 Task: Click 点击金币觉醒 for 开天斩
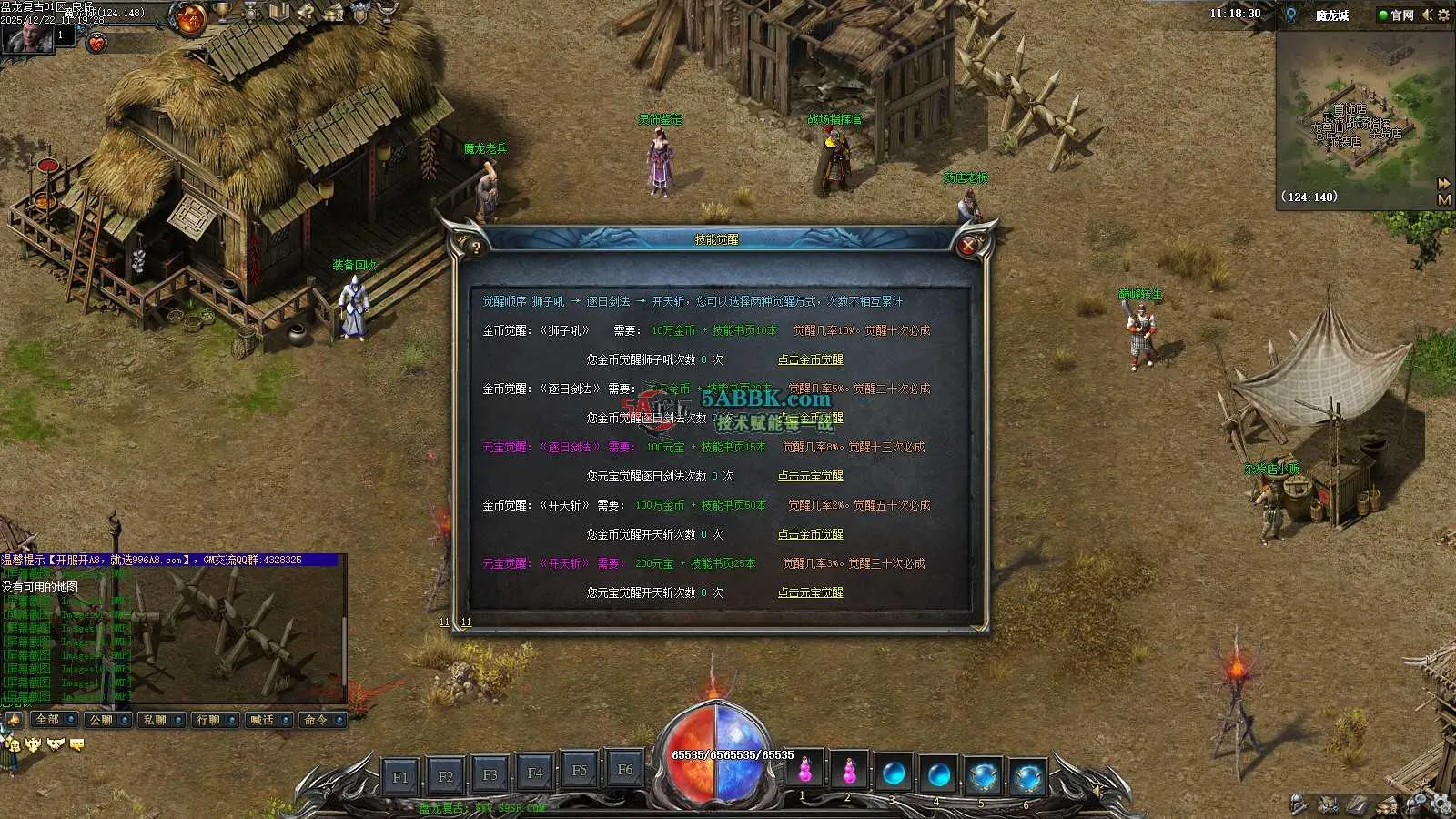coord(810,534)
